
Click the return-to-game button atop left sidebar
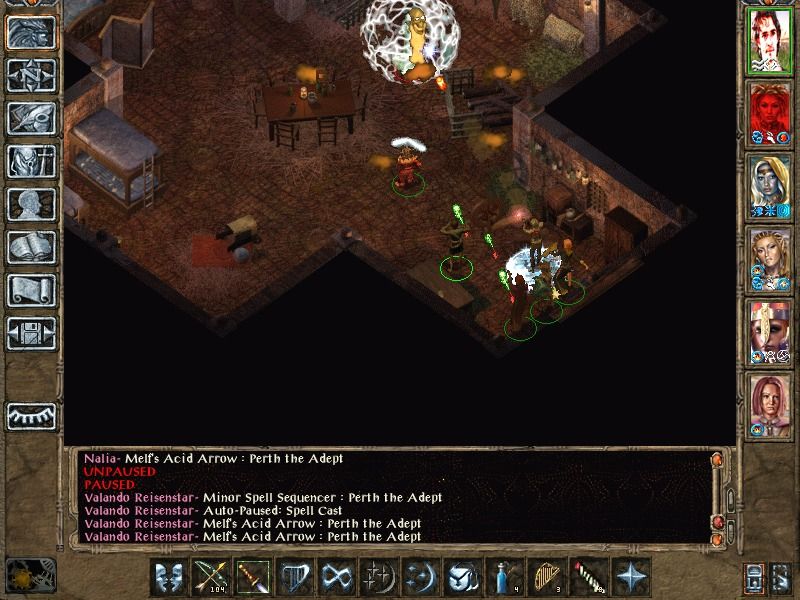pos(31,33)
